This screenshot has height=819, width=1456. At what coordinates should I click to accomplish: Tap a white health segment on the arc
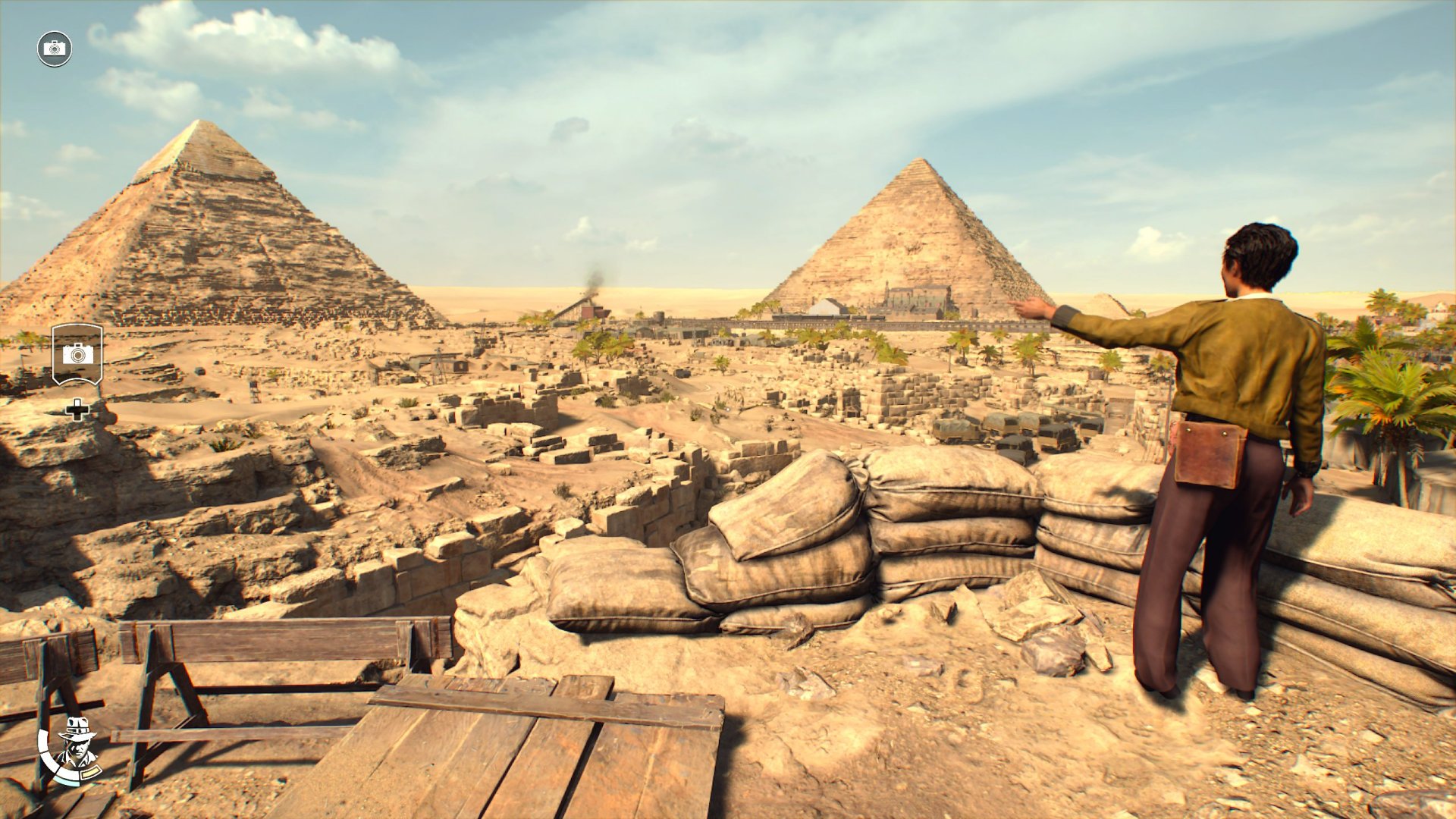44,742
